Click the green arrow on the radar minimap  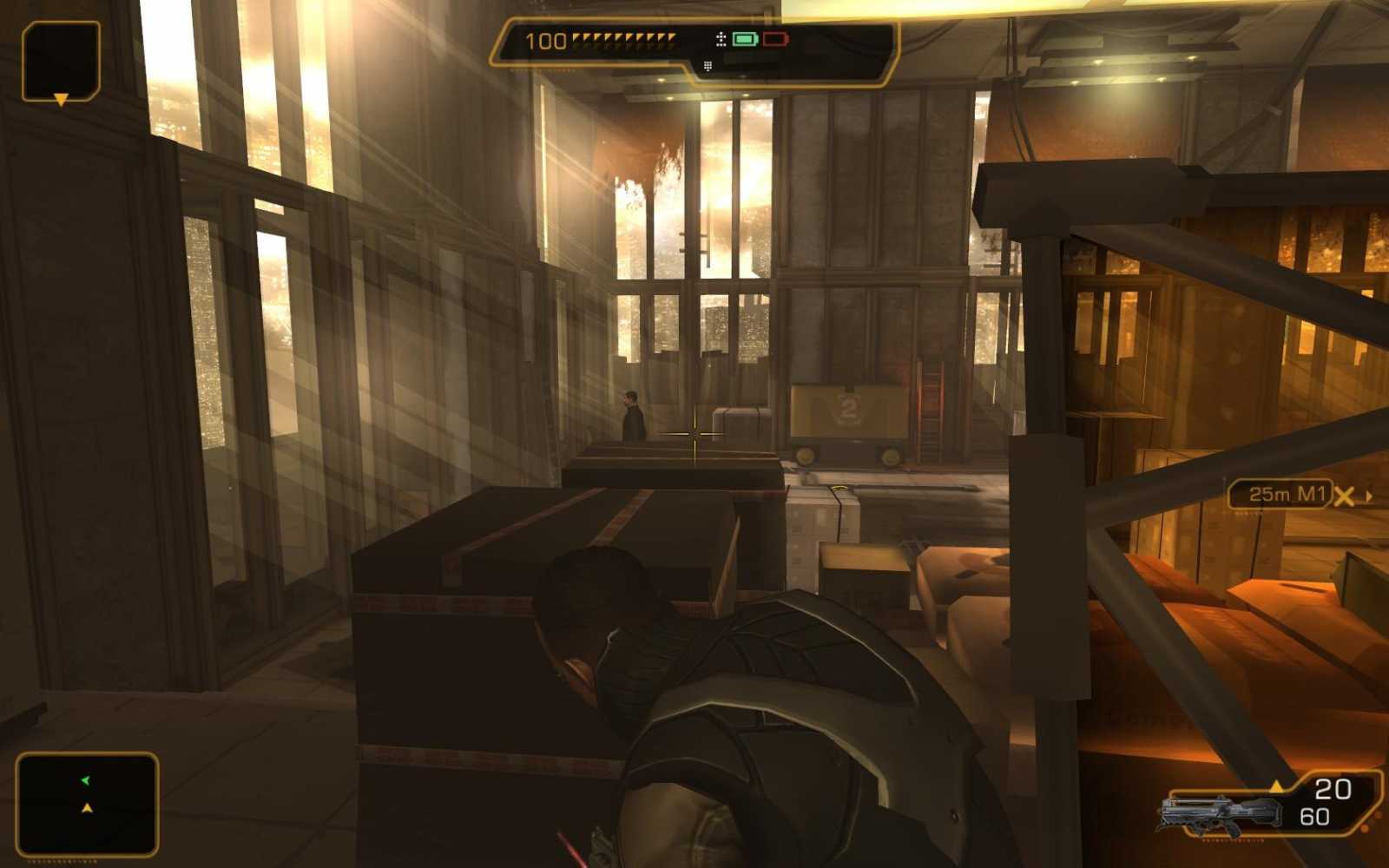(83, 779)
